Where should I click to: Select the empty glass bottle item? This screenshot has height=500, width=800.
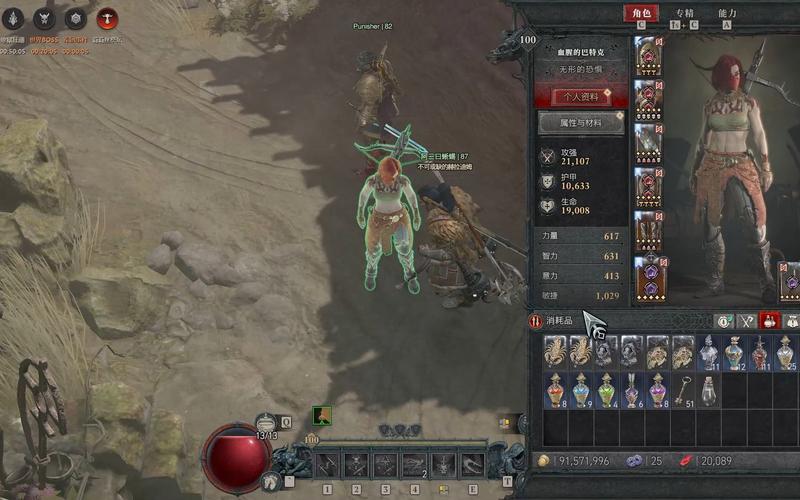point(710,390)
